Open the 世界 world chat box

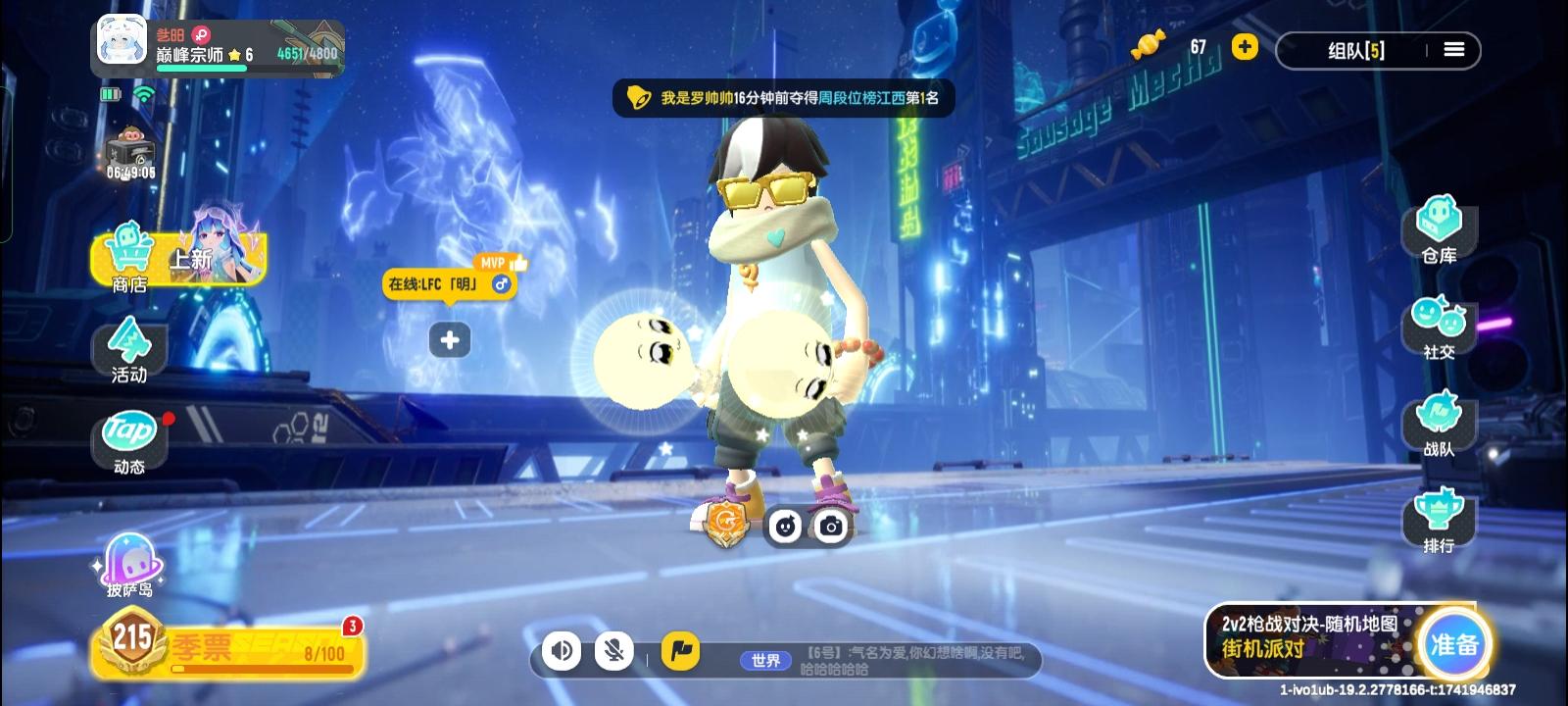(x=882, y=659)
